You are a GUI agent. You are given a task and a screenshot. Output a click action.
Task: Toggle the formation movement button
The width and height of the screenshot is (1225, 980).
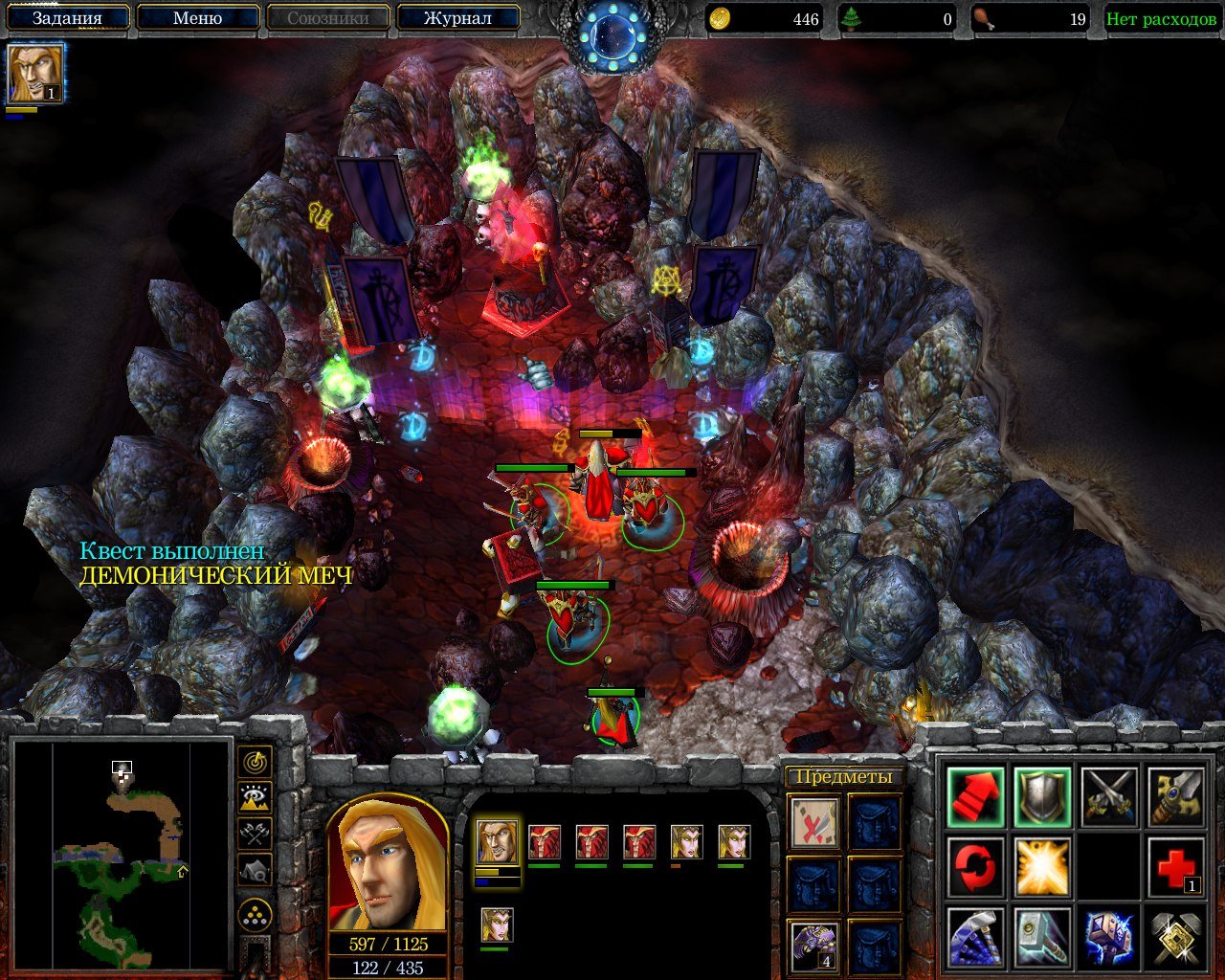[255, 915]
